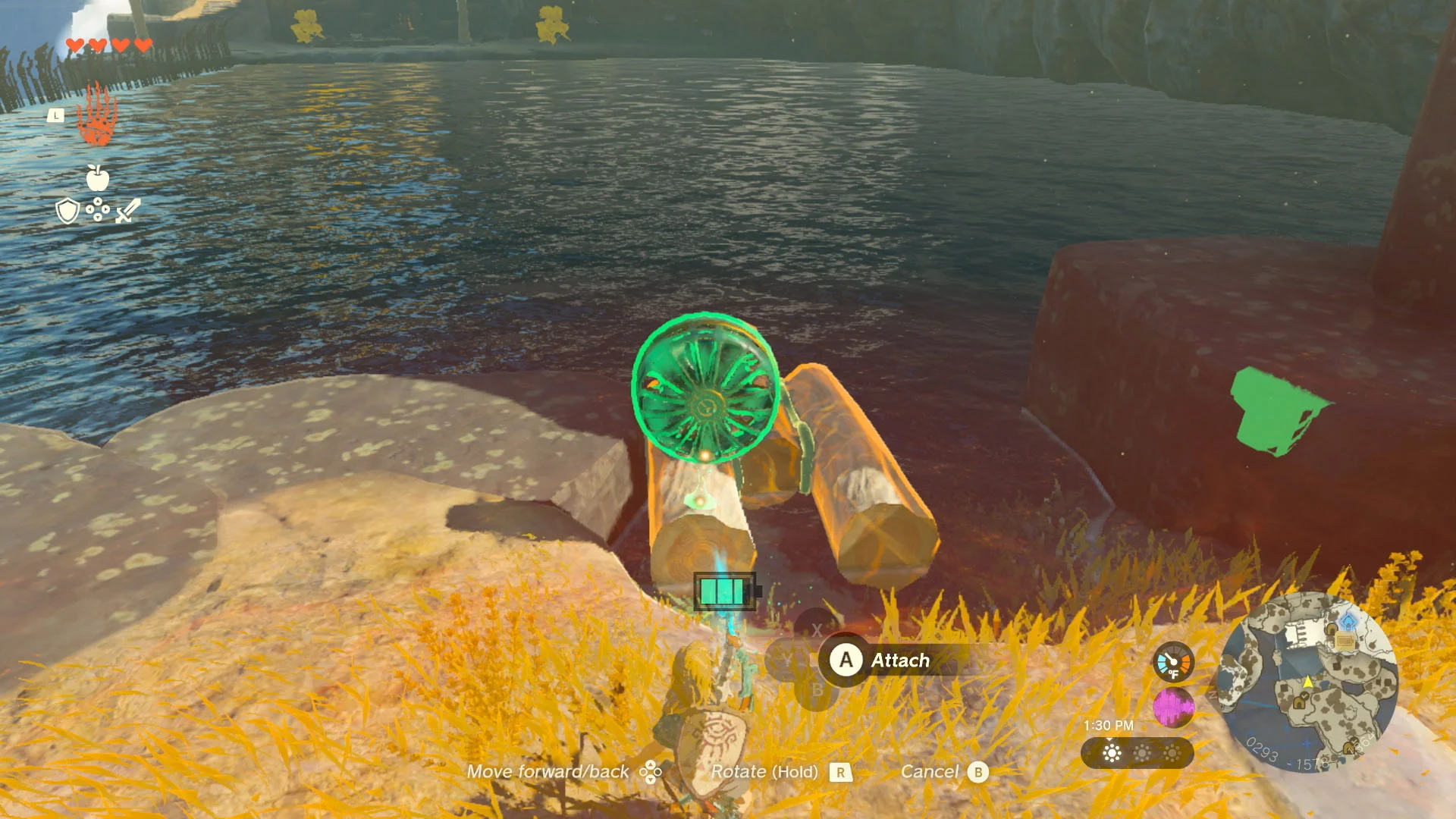Click the yellow player arrow on minimap
The width and height of the screenshot is (1456, 819).
(1308, 682)
